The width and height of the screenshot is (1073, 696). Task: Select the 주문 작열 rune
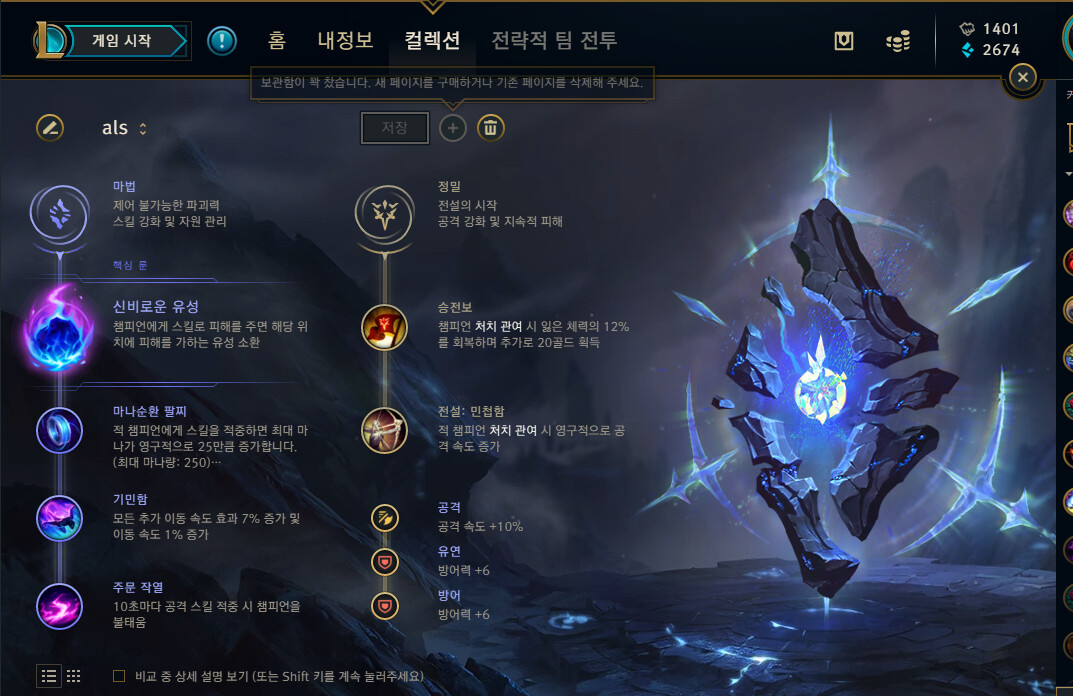click(59, 604)
